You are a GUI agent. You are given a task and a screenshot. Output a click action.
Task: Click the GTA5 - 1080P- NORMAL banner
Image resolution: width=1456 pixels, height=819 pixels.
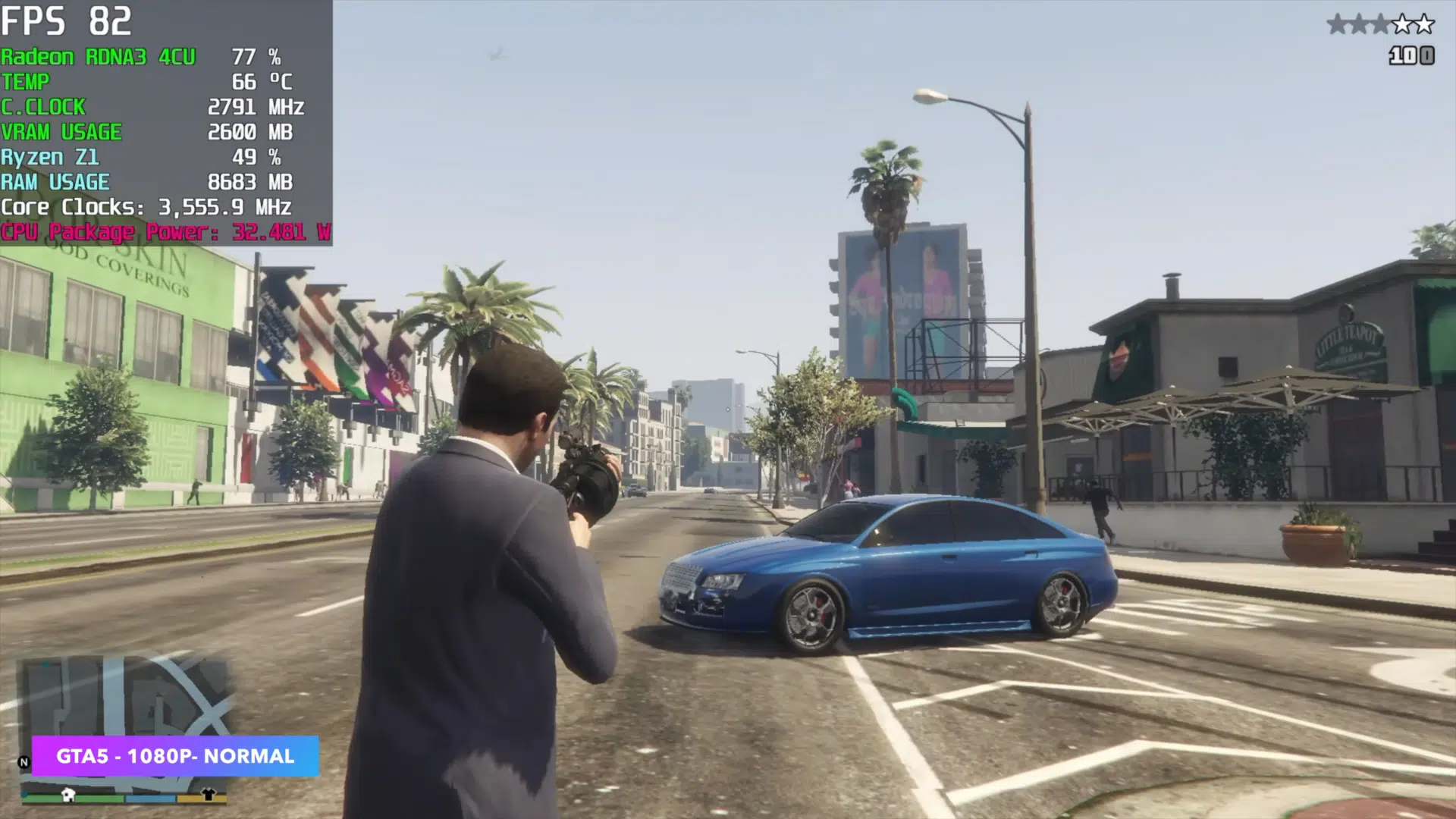[x=175, y=756]
